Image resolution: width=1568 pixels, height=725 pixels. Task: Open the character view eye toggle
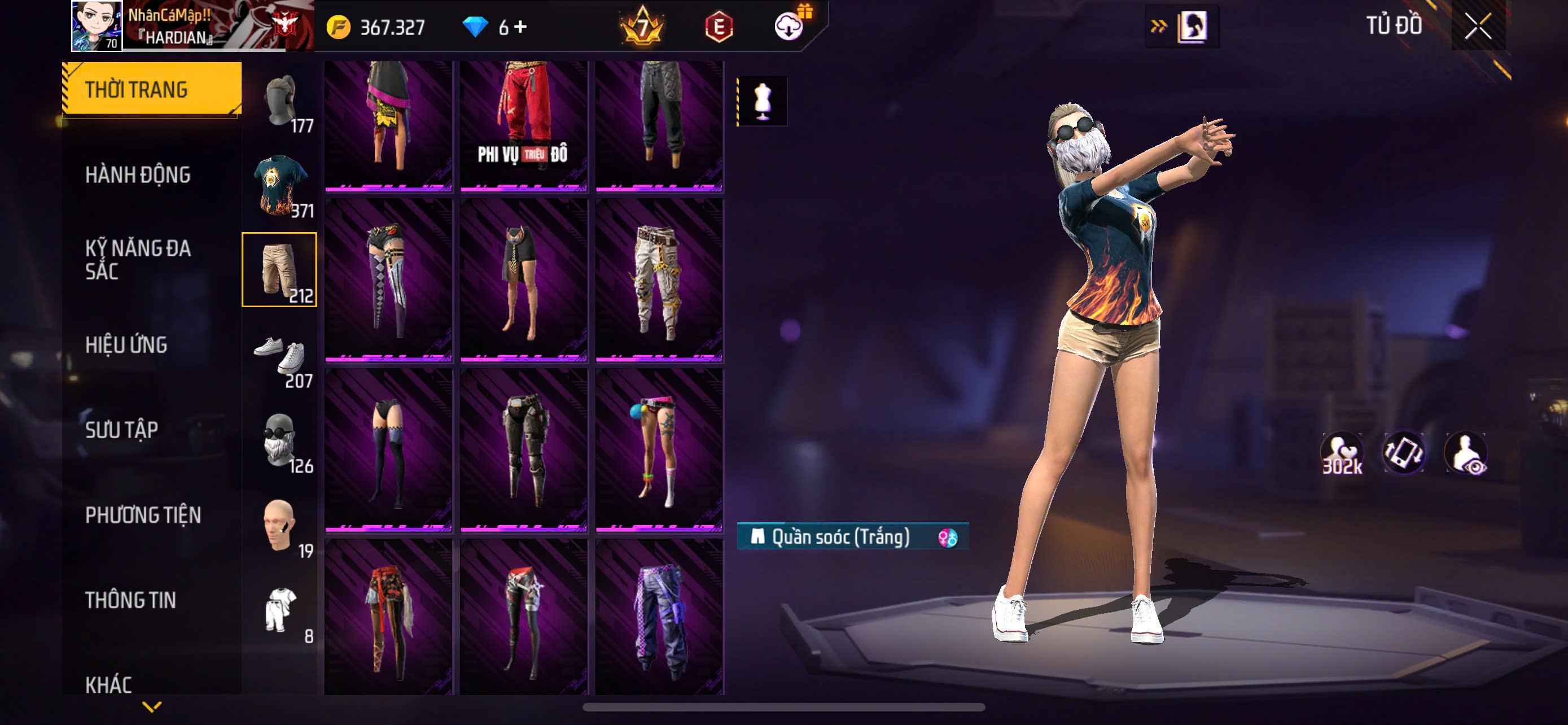click(x=1467, y=453)
